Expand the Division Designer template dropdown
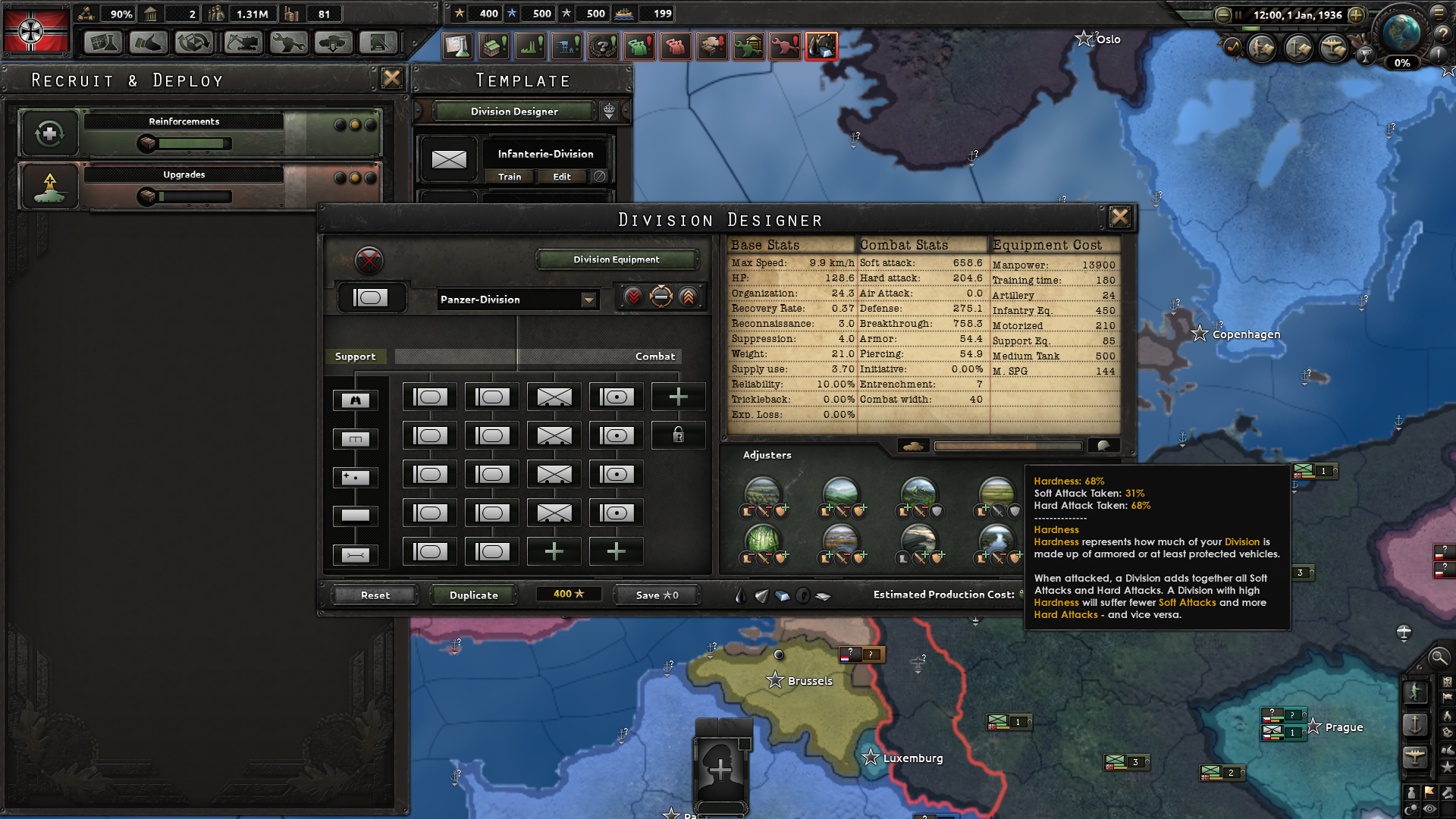The height and width of the screenshot is (819, 1456). point(611,111)
